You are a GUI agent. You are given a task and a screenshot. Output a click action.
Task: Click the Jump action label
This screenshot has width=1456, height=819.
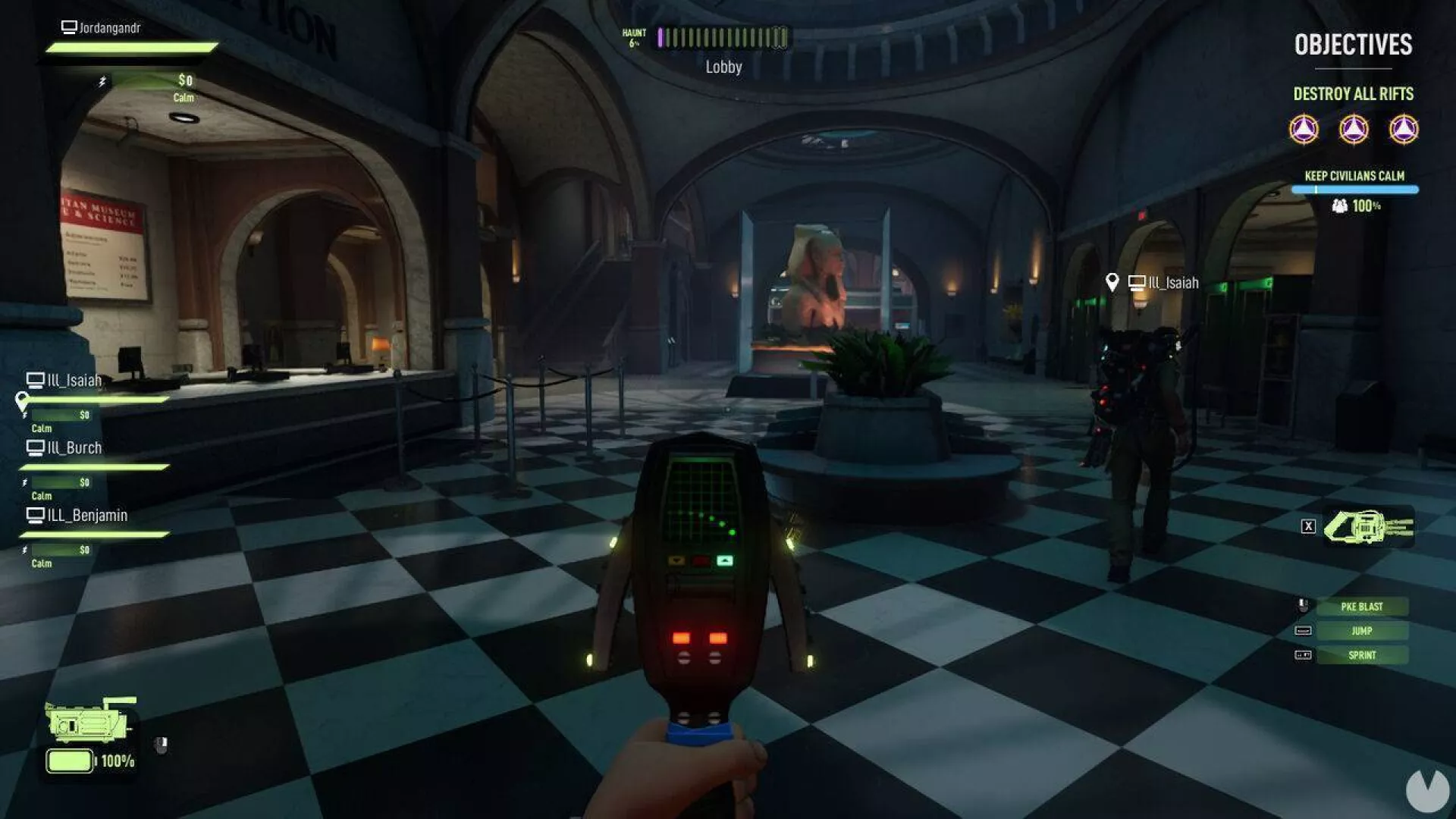(x=1362, y=631)
